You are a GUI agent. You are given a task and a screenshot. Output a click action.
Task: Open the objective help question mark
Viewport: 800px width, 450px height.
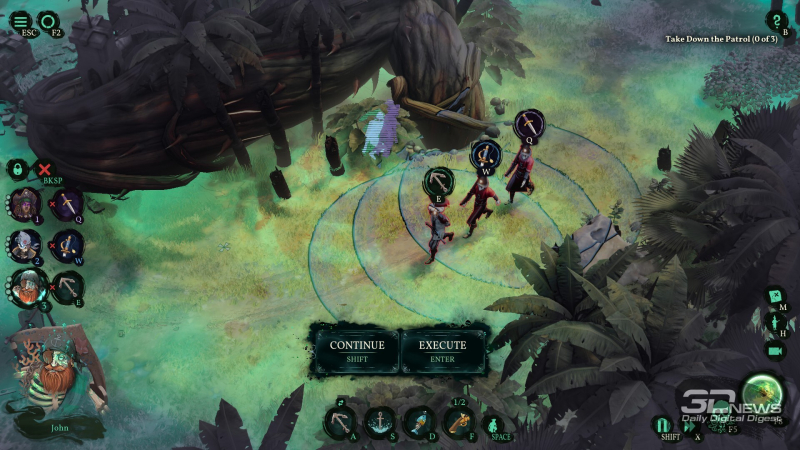click(776, 19)
